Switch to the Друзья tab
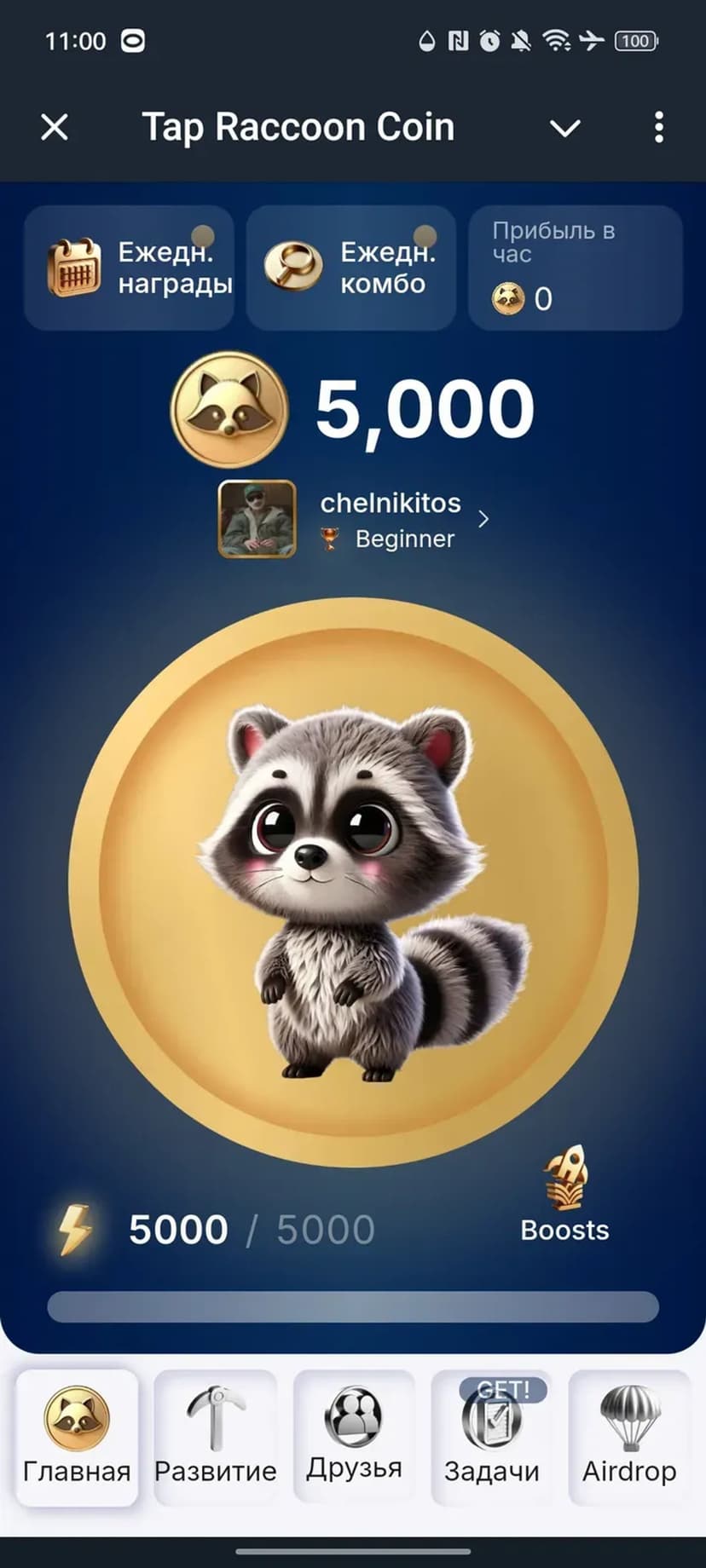The height and width of the screenshot is (1568, 706). 354,1437
